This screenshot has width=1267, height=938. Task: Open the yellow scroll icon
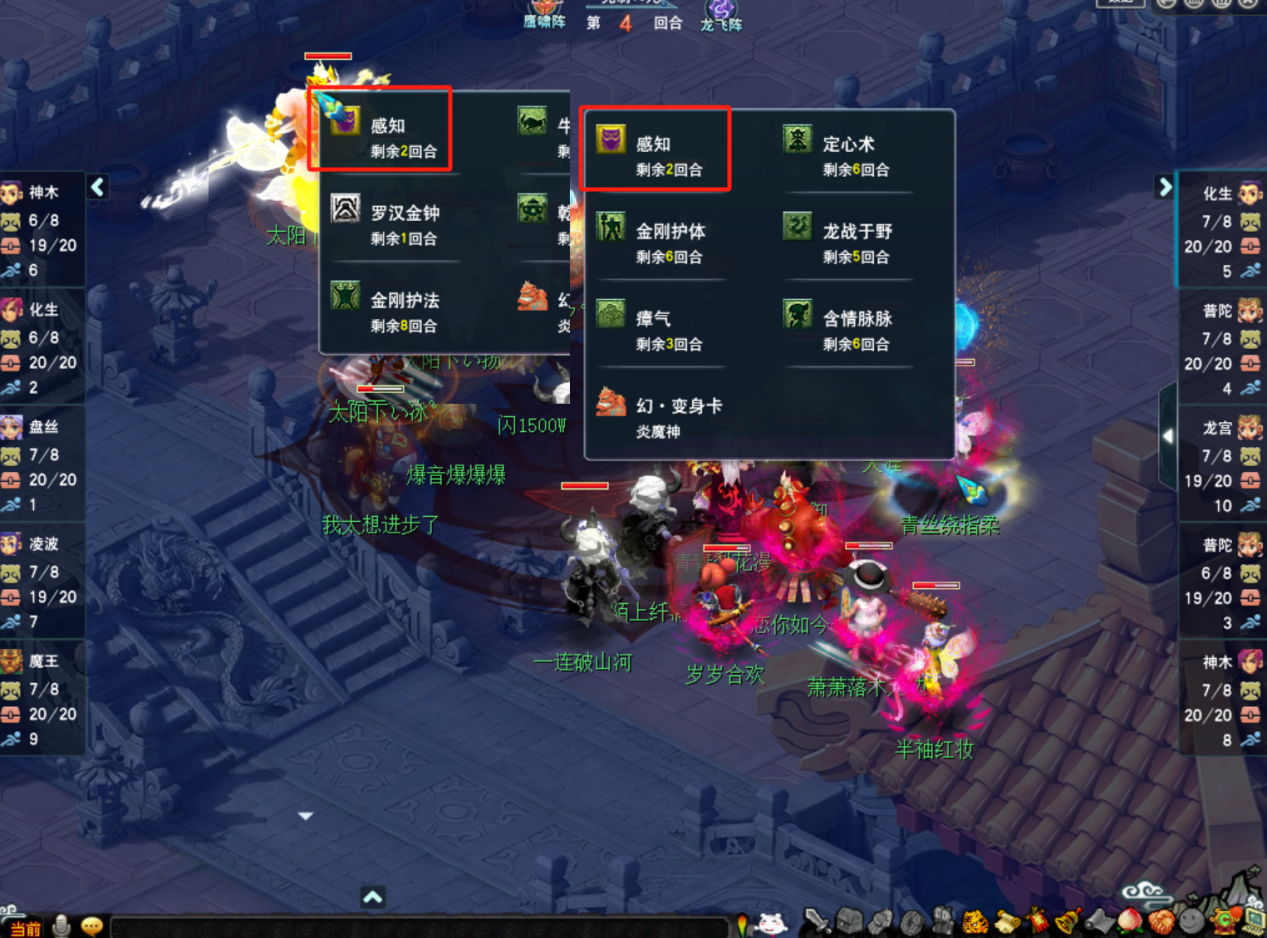pos(1008,921)
